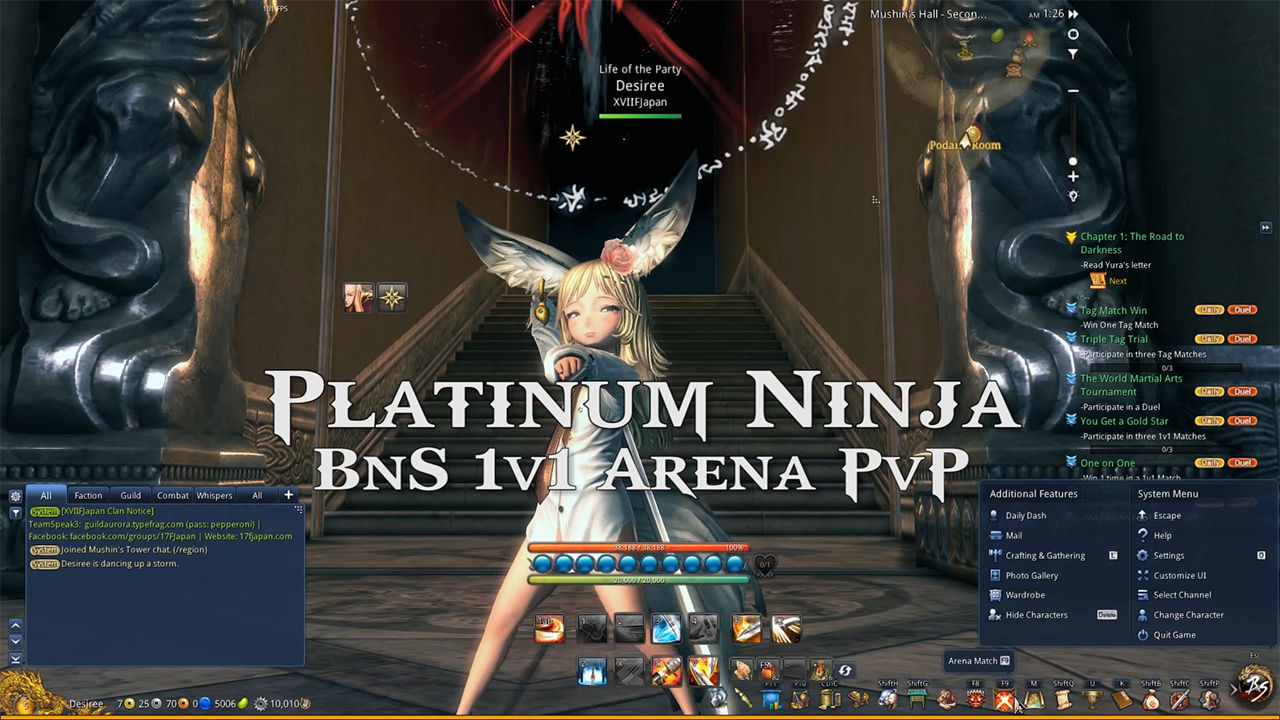Viewport: 1280px width, 720px height.
Task: Click Quit Game in the System Menu
Action: [1174, 635]
